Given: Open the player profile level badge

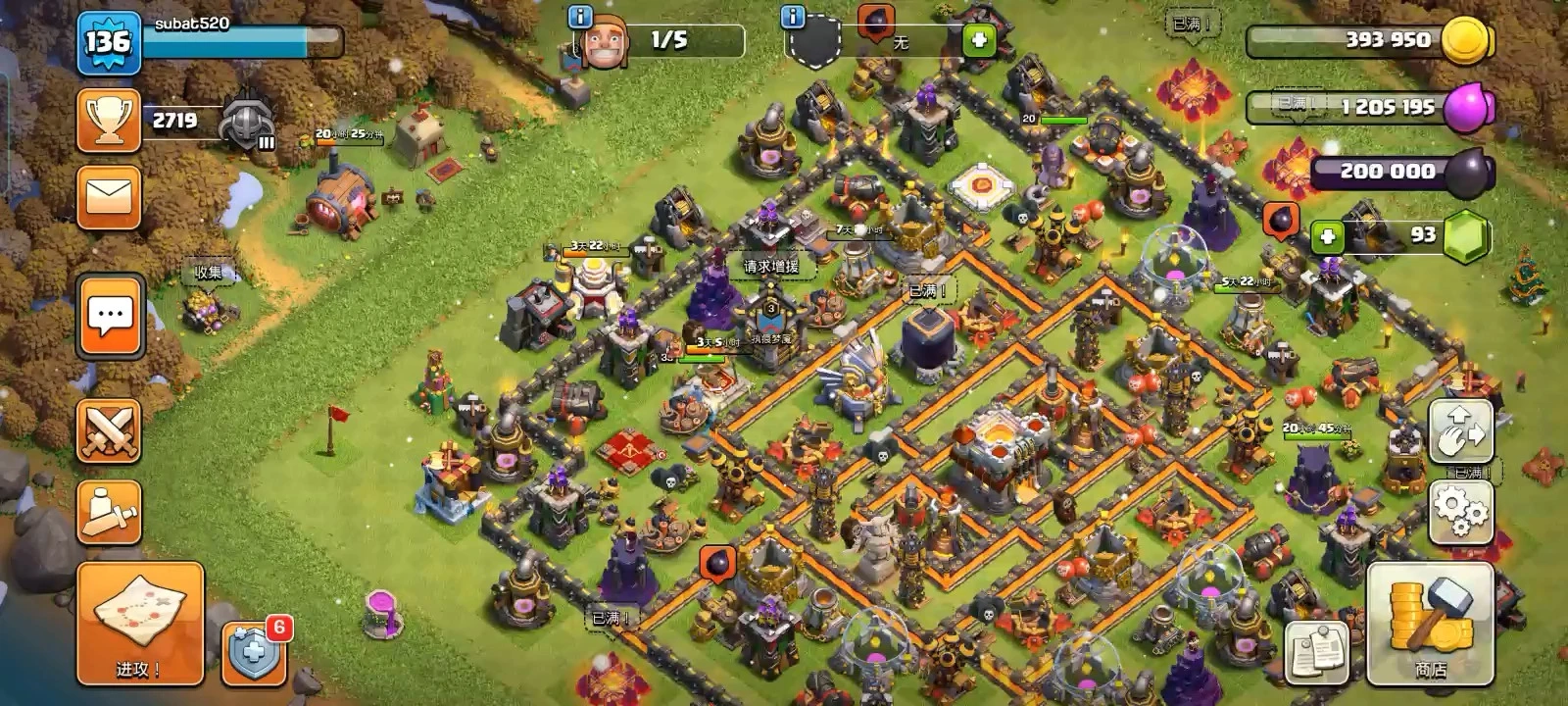Looking at the screenshot, I should click(x=108, y=43).
